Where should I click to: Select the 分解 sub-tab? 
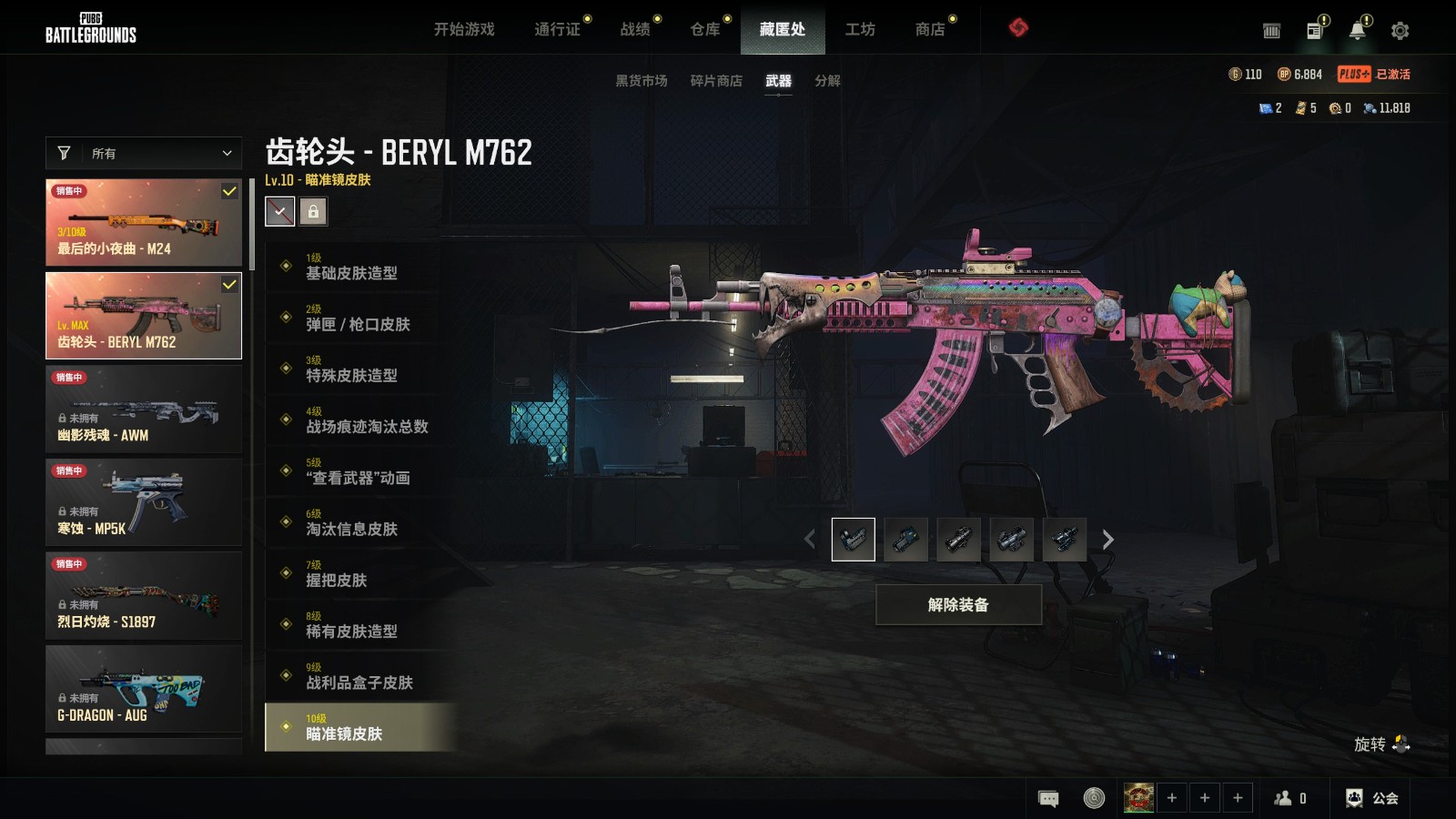827,81
